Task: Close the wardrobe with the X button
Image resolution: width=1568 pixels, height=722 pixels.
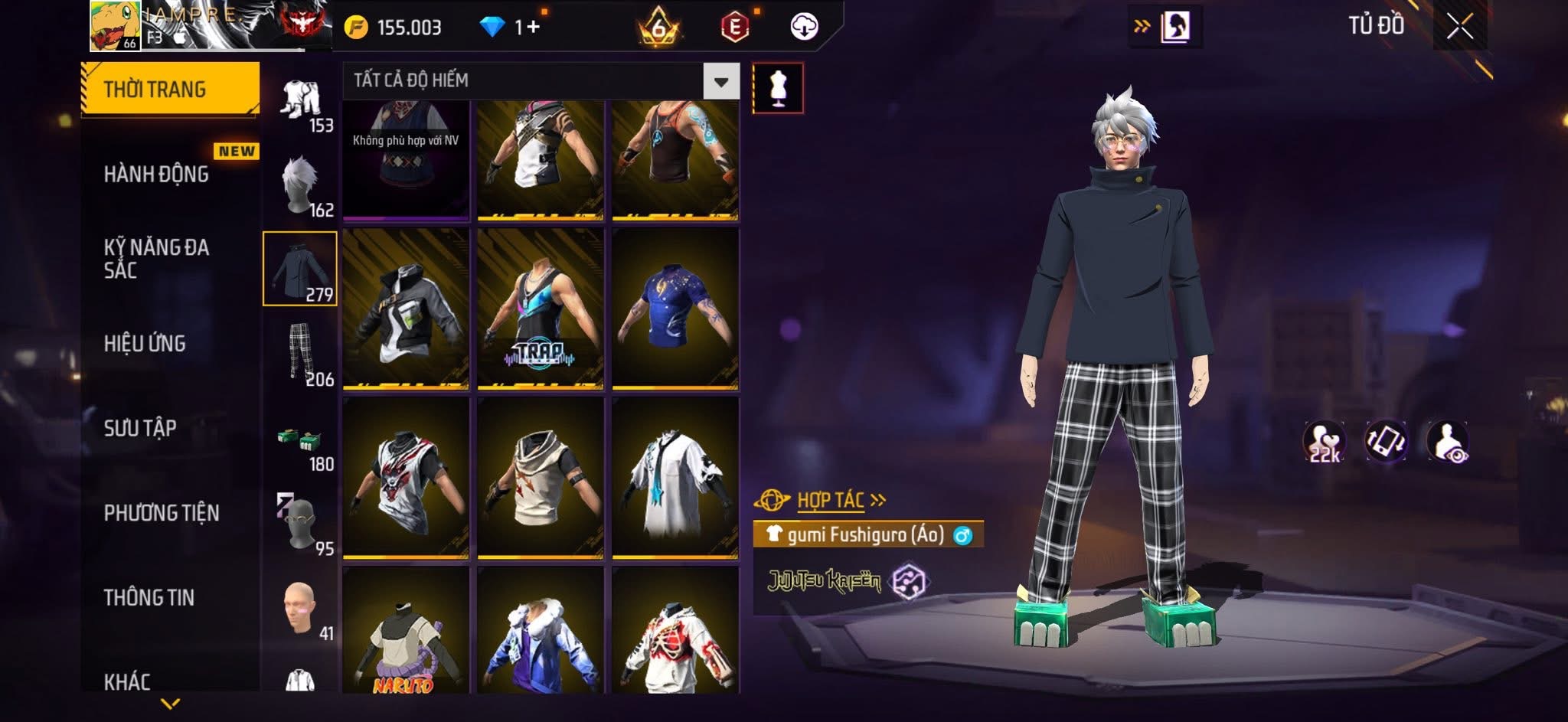Action: (1459, 28)
